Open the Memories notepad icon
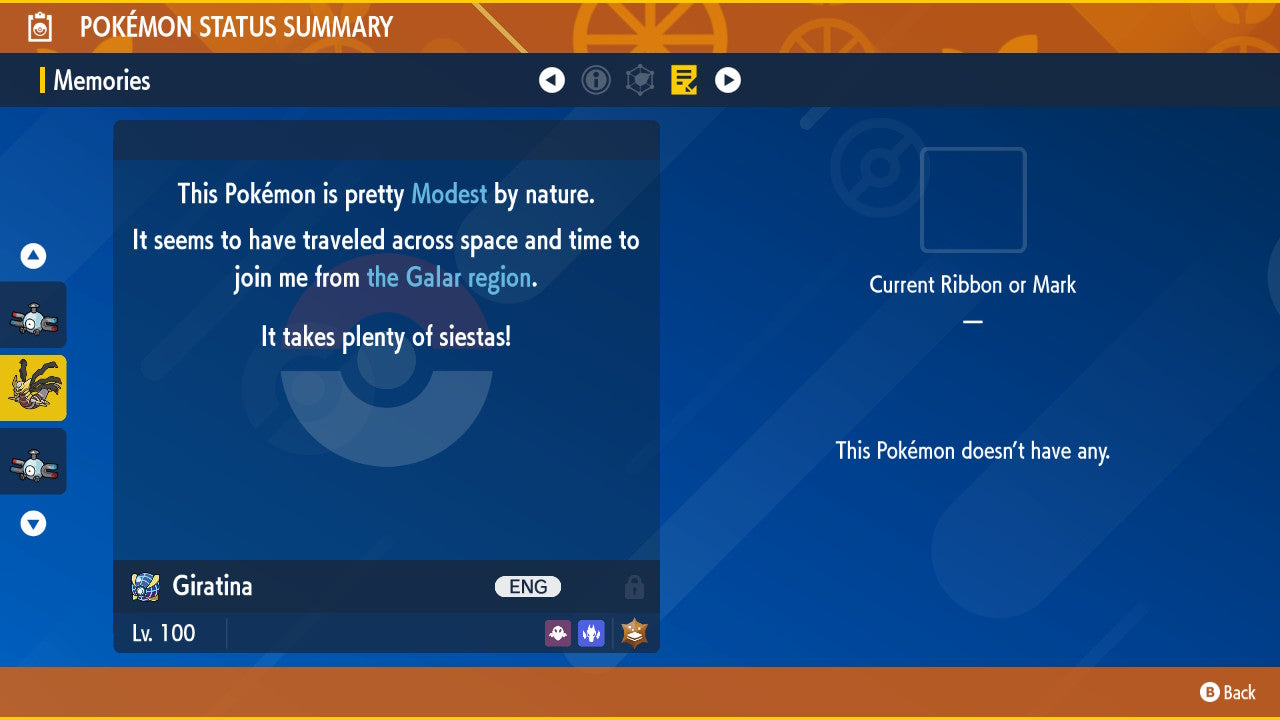Image resolution: width=1280 pixels, height=720 pixels. tap(684, 80)
